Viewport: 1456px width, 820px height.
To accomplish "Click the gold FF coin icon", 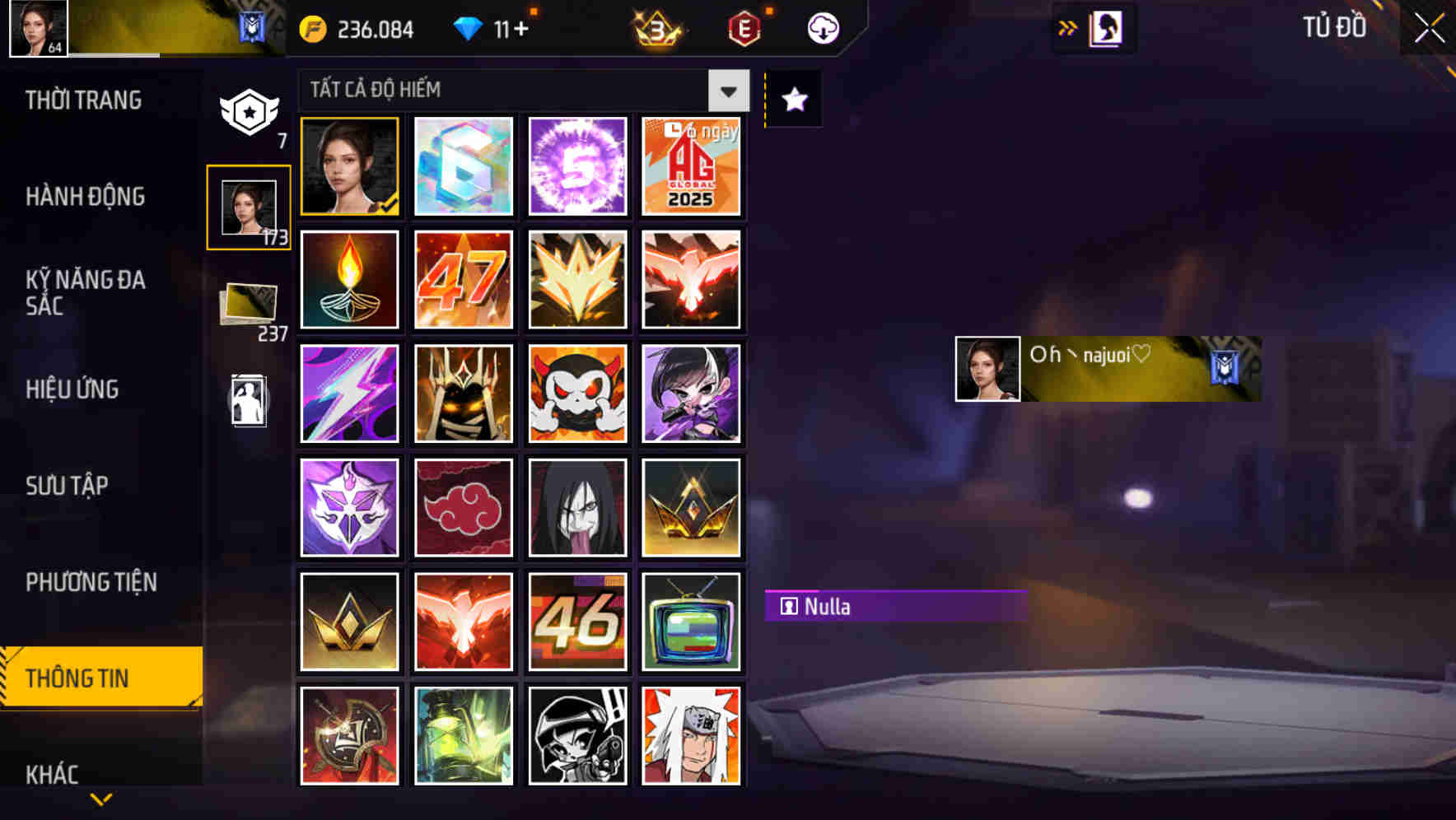I will point(313,27).
